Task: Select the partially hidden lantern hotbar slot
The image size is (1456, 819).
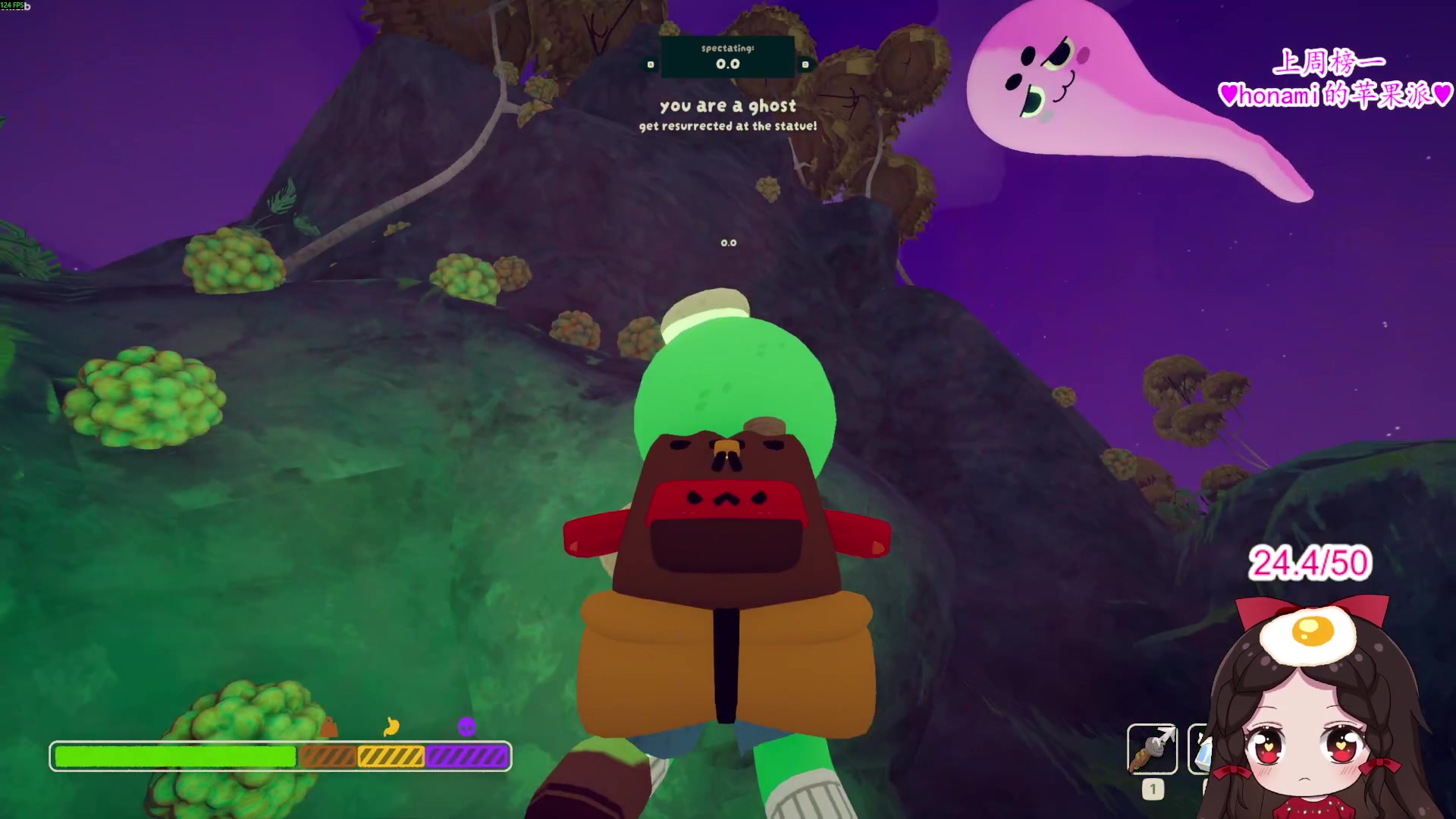Action: (x=1198, y=749)
